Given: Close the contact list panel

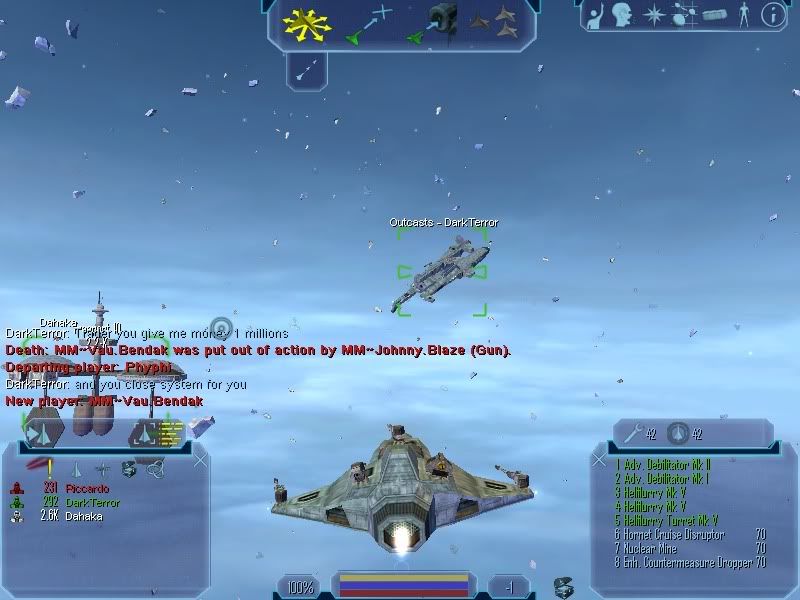Looking at the screenshot, I should coord(200,459).
